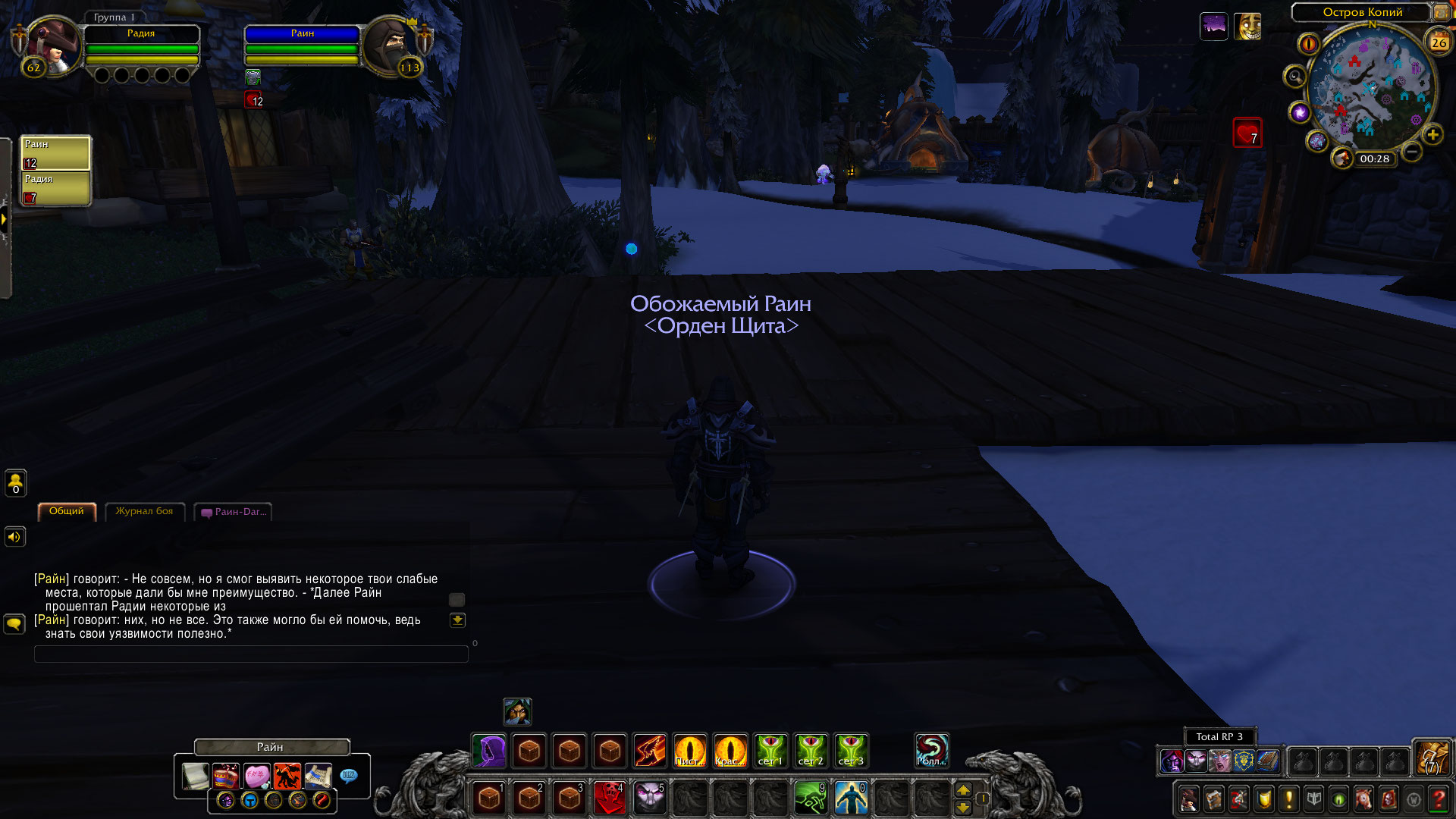Open the Раин whisper chat tab

234,513
